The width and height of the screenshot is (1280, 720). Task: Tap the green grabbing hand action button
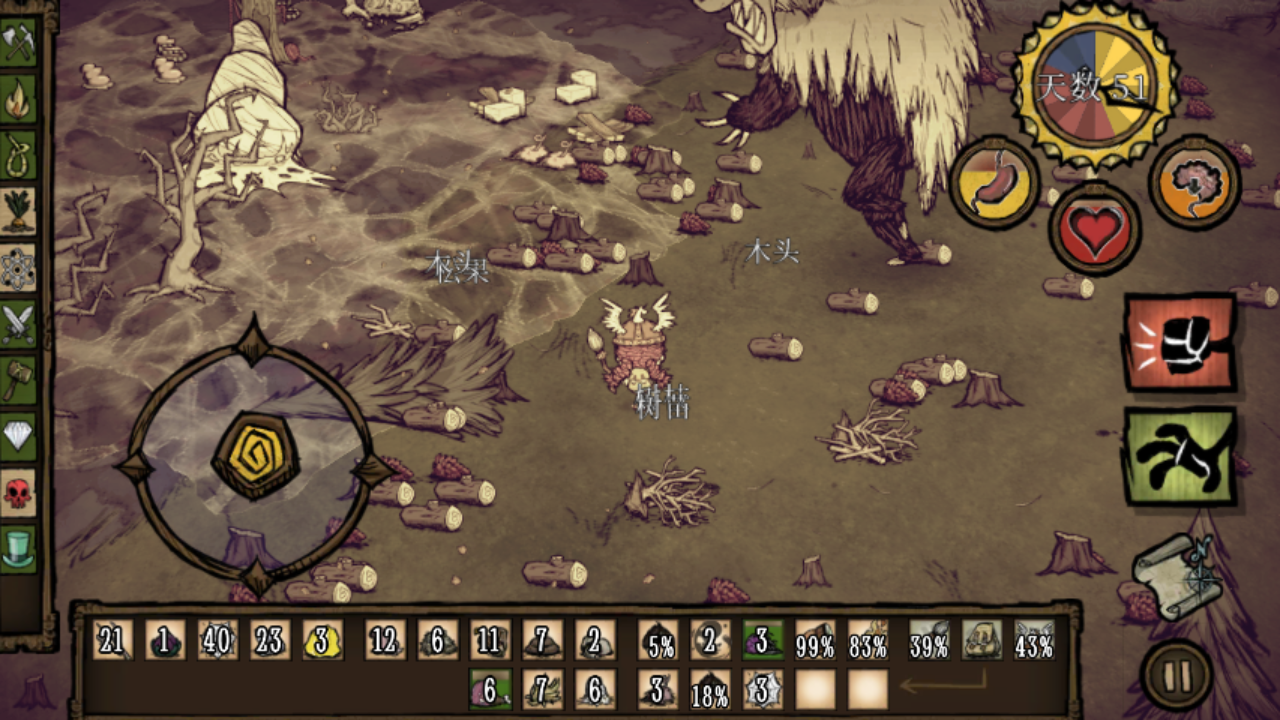1180,457
